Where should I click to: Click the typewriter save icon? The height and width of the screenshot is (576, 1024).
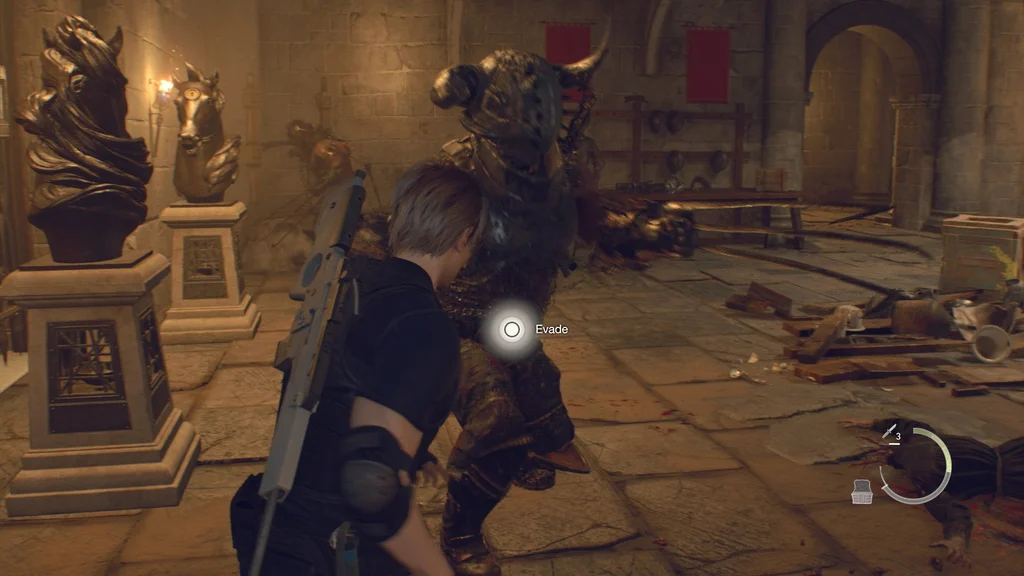(x=863, y=489)
